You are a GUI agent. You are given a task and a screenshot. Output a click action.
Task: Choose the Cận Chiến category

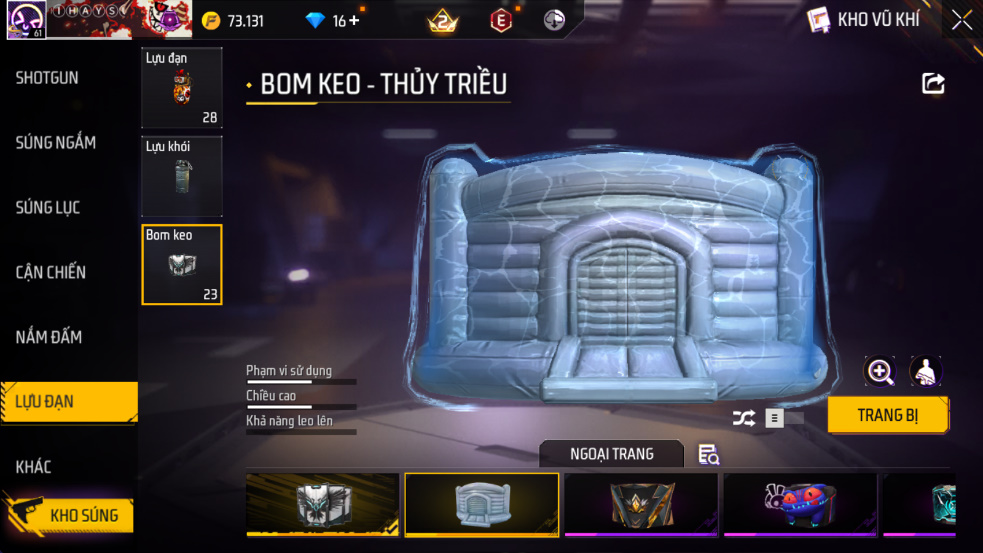pyautogui.click(x=51, y=272)
